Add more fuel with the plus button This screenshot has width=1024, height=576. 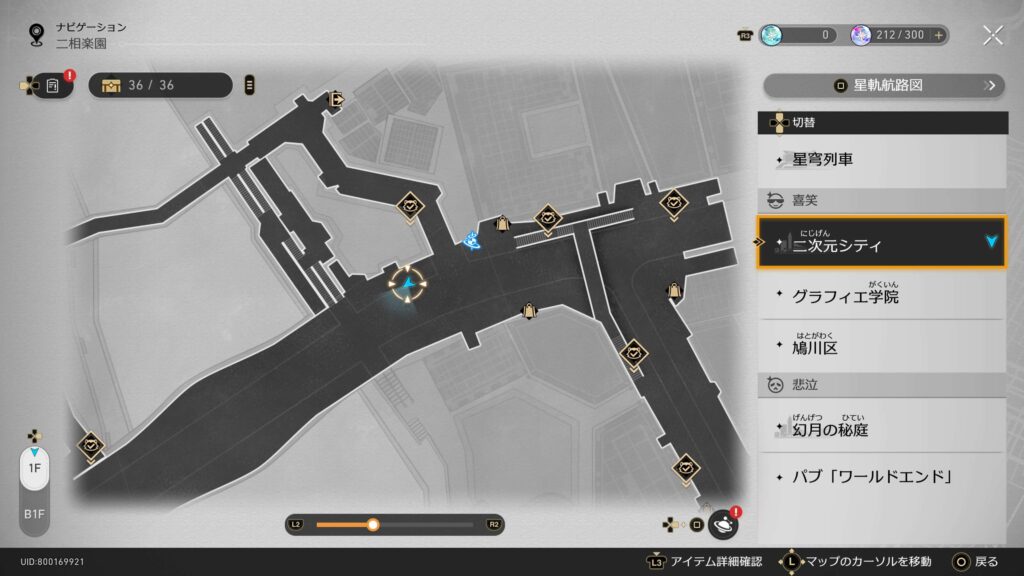[938, 35]
